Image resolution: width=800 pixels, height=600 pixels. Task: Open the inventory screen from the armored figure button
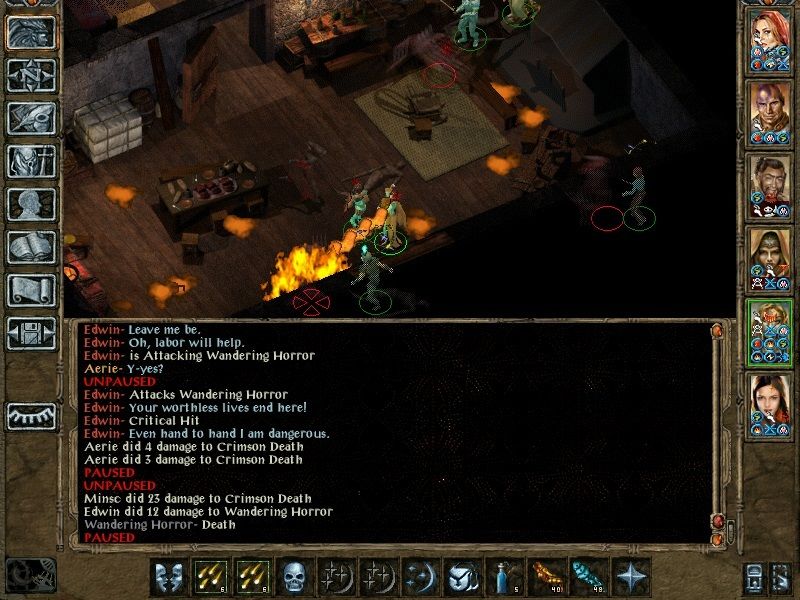pyautogui.click(x=32, y=161)
